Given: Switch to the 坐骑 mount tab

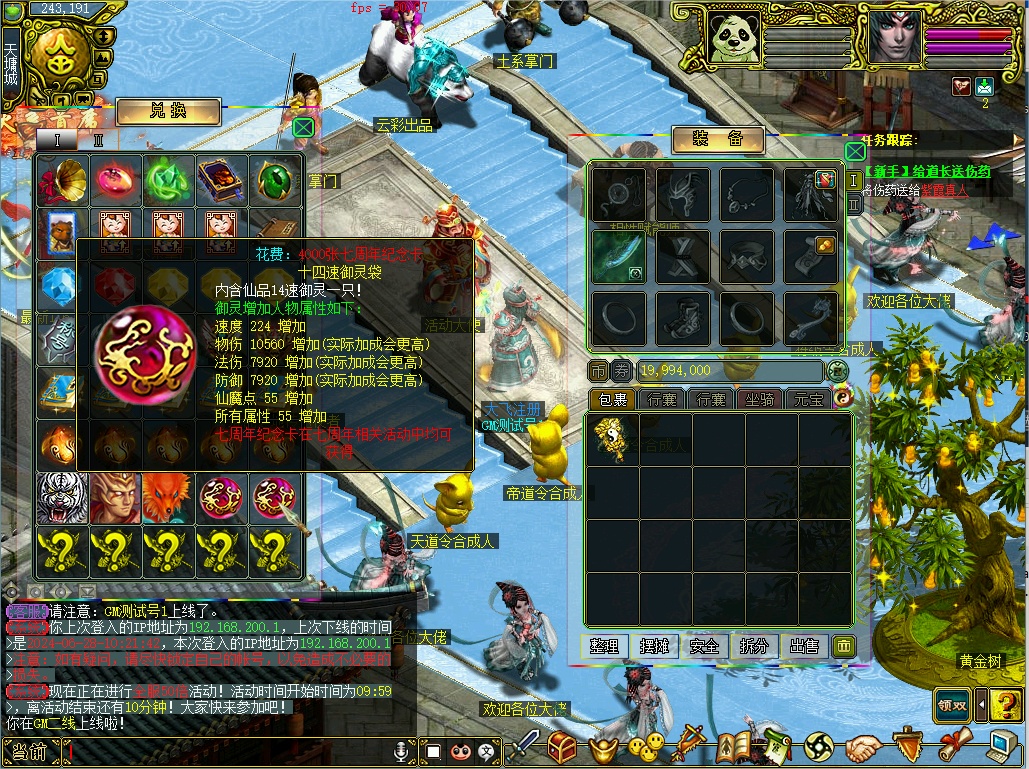Looking at the screenshot, I should click(761, 399).
